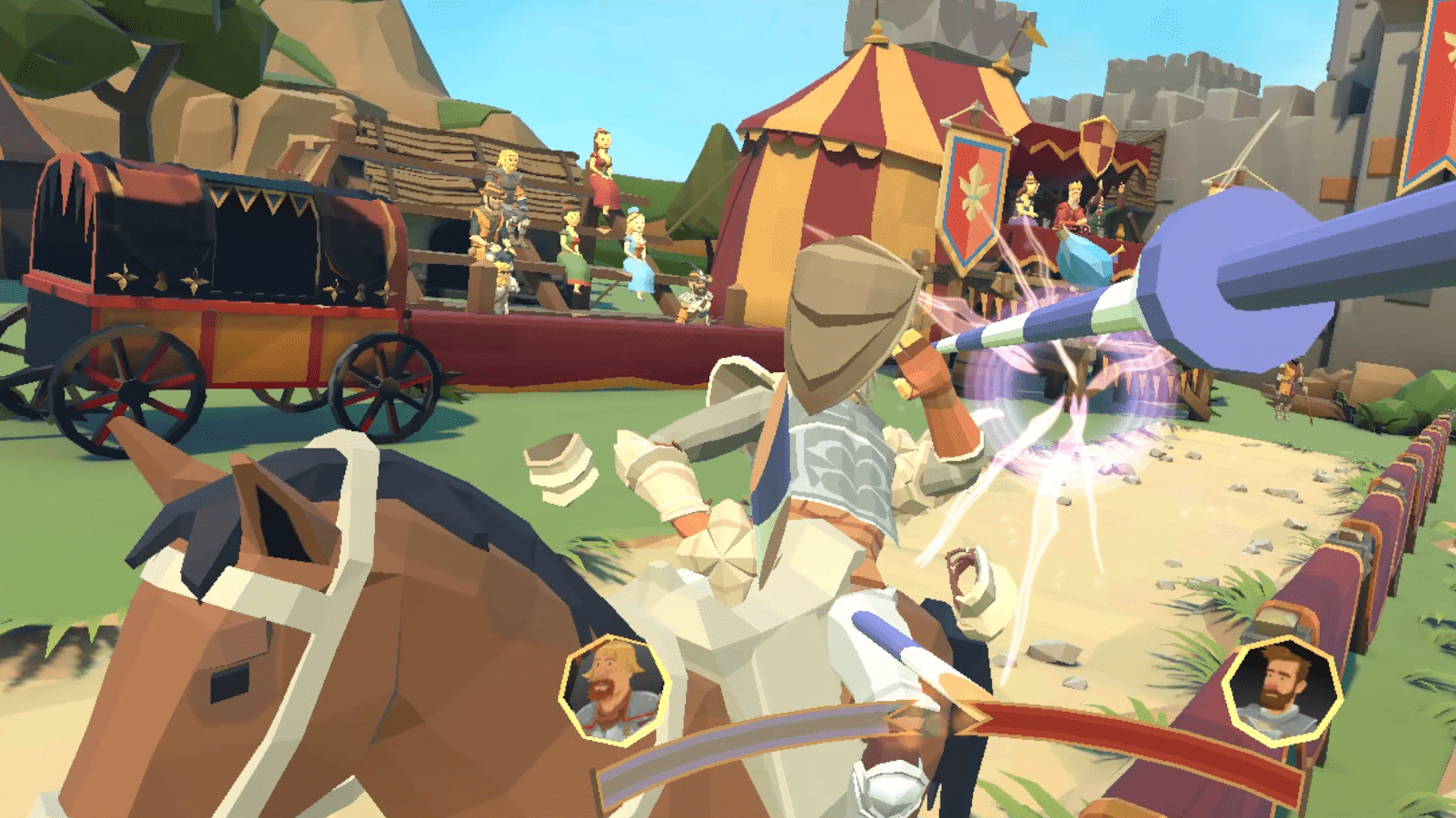This screenshot has height=818, width=1456.
Task: Click the blond mustached knight portrait
Action: [x=614, y=691]
